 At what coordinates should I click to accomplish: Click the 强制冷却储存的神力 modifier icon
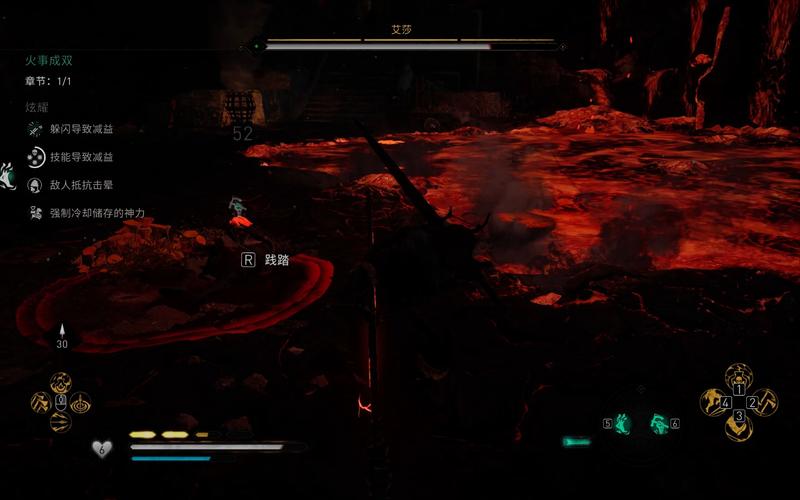(35, 213)
